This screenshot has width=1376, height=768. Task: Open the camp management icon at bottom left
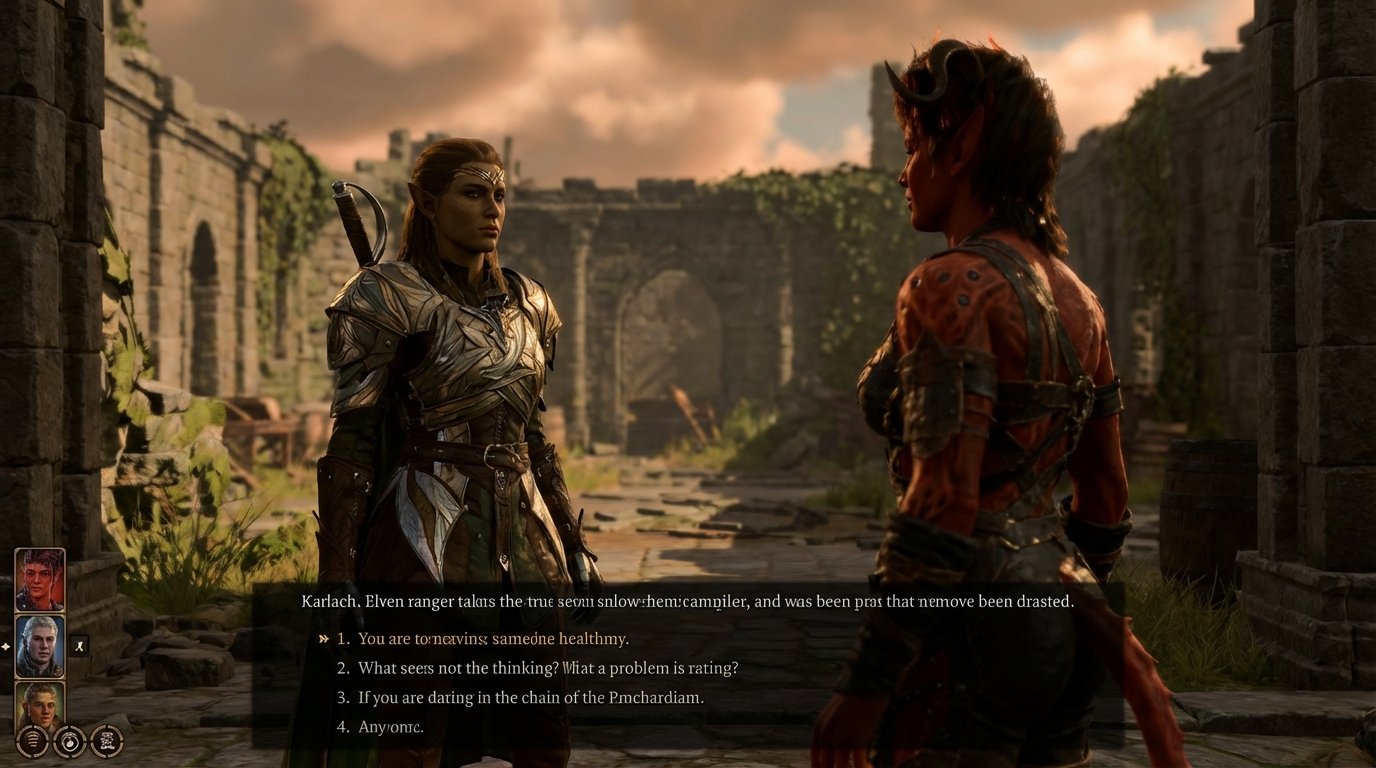[107, 742]
